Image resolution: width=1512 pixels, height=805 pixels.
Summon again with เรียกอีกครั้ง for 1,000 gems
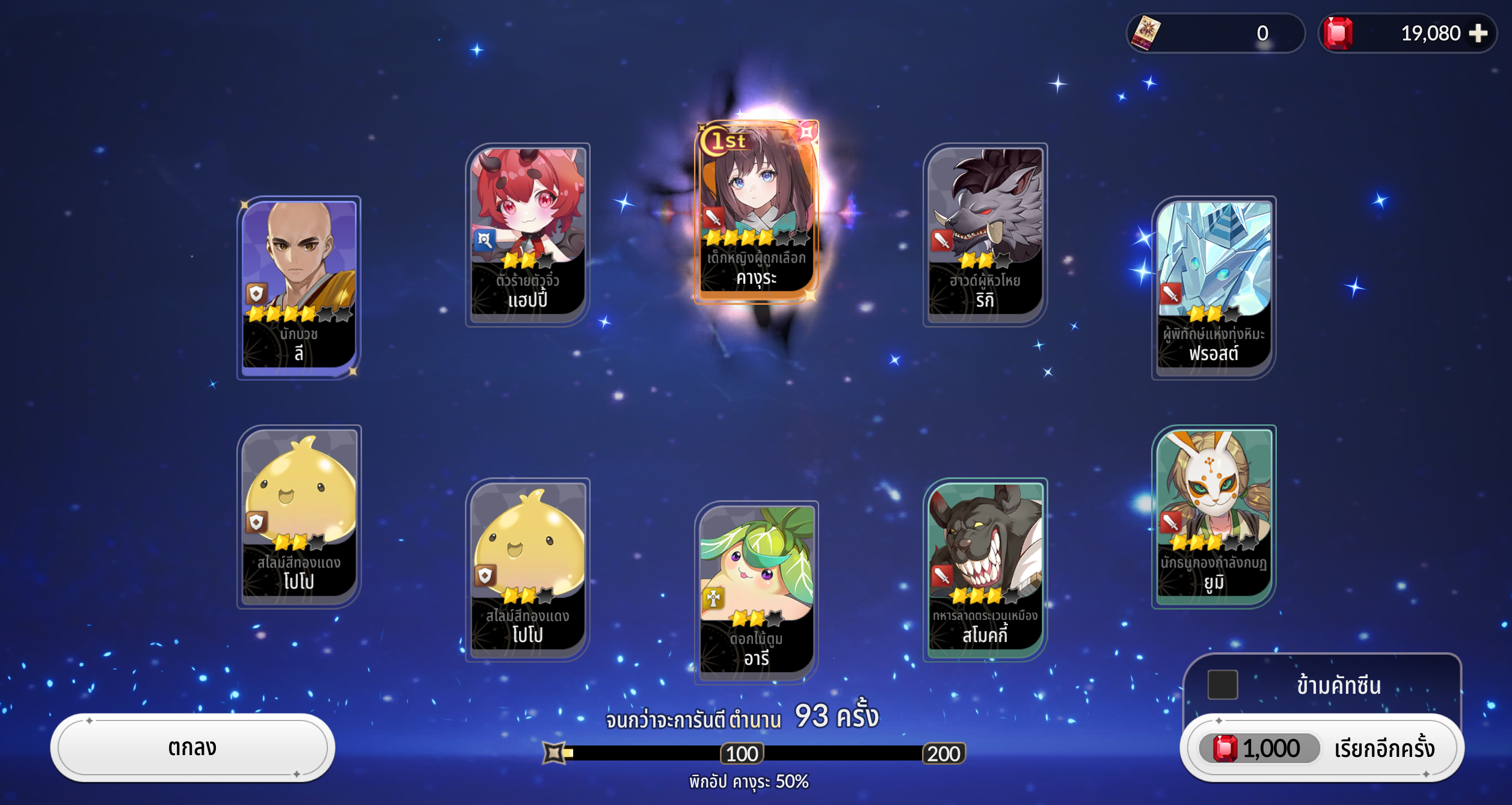coord(1322,748)
